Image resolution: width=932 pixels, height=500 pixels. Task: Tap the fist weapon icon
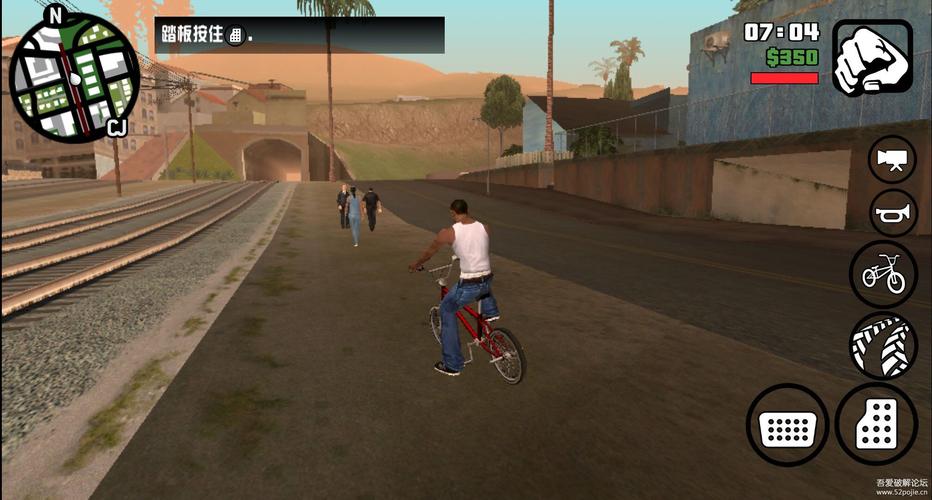click(872, 58)
